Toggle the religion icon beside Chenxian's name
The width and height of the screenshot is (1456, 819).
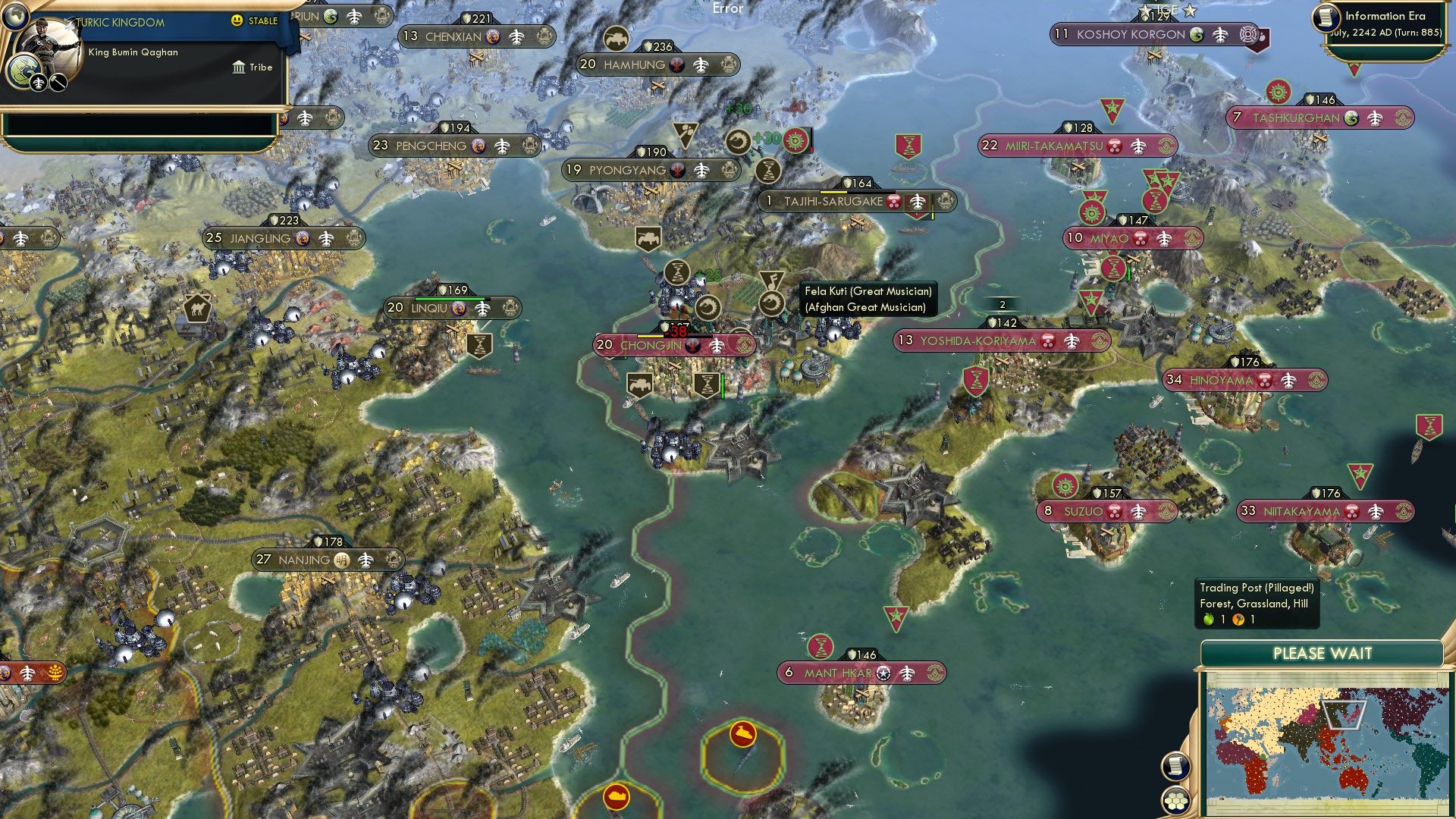493,35
